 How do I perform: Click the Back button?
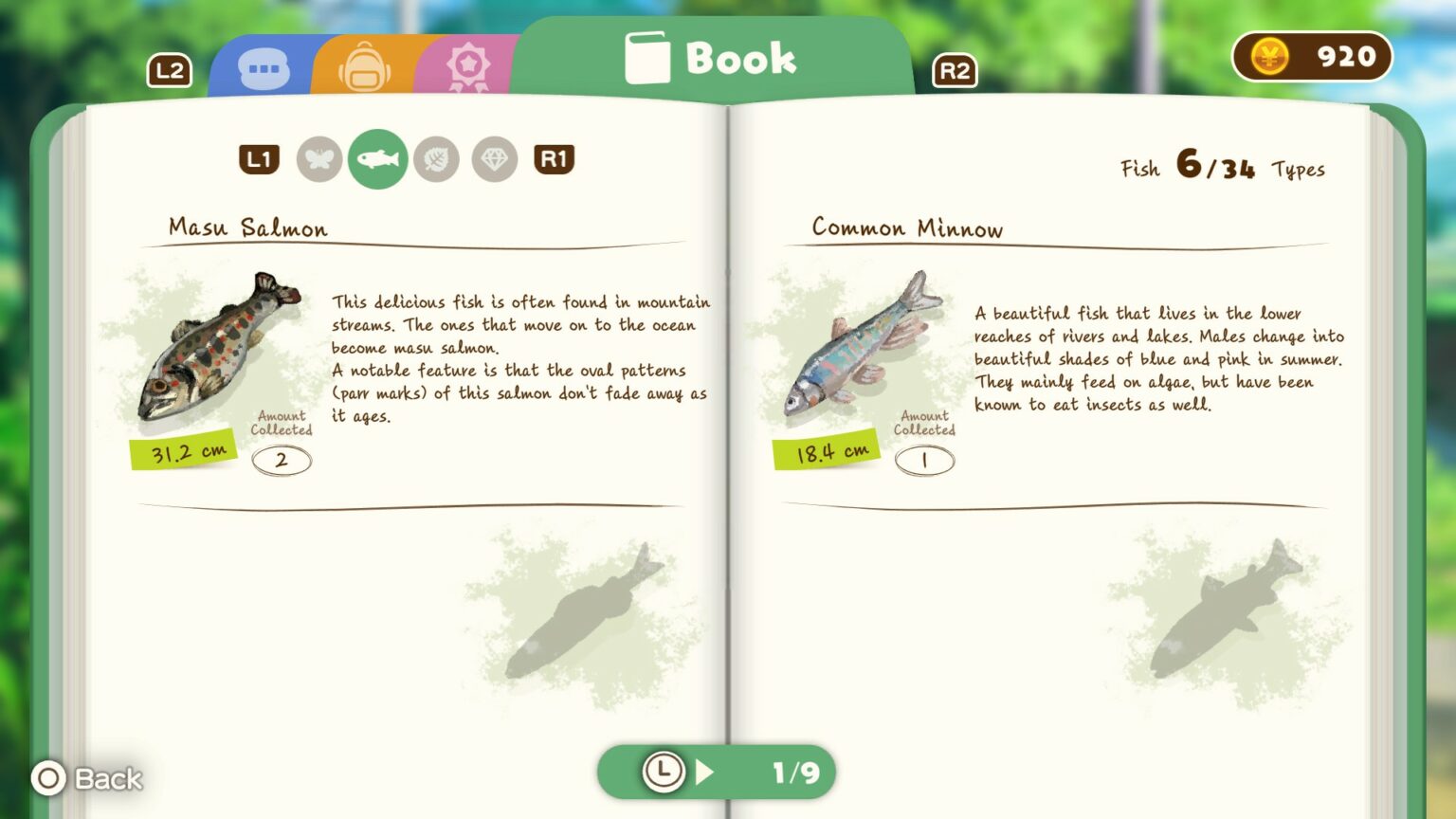(87, 778)
